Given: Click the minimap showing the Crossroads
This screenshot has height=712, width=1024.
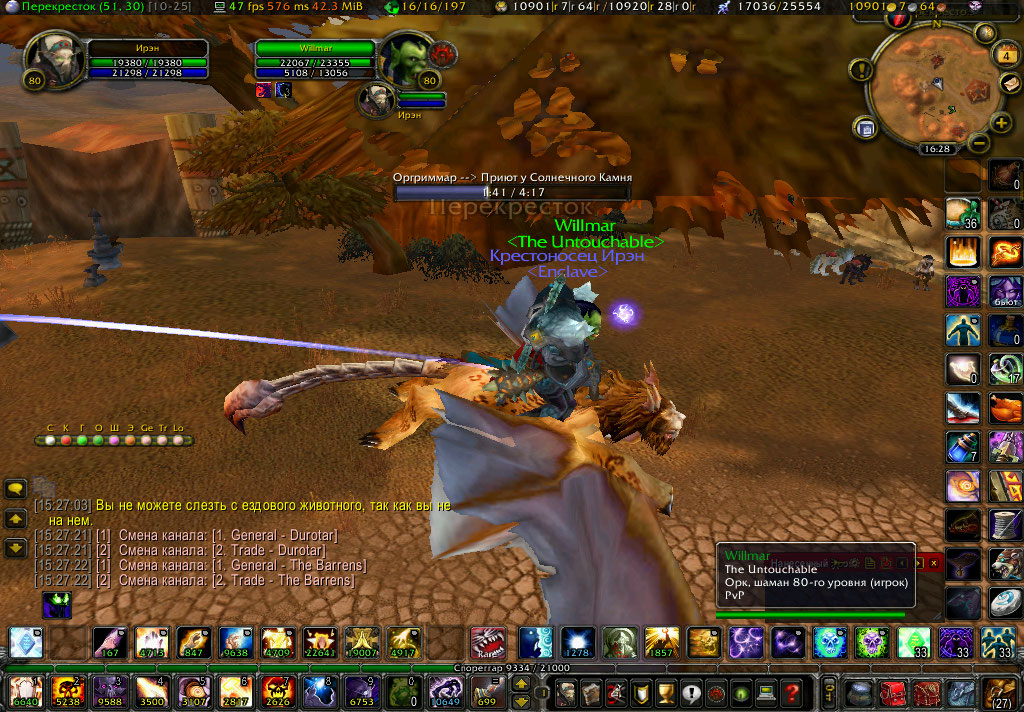Looking at the screenshot, I should tap(927, 88).
